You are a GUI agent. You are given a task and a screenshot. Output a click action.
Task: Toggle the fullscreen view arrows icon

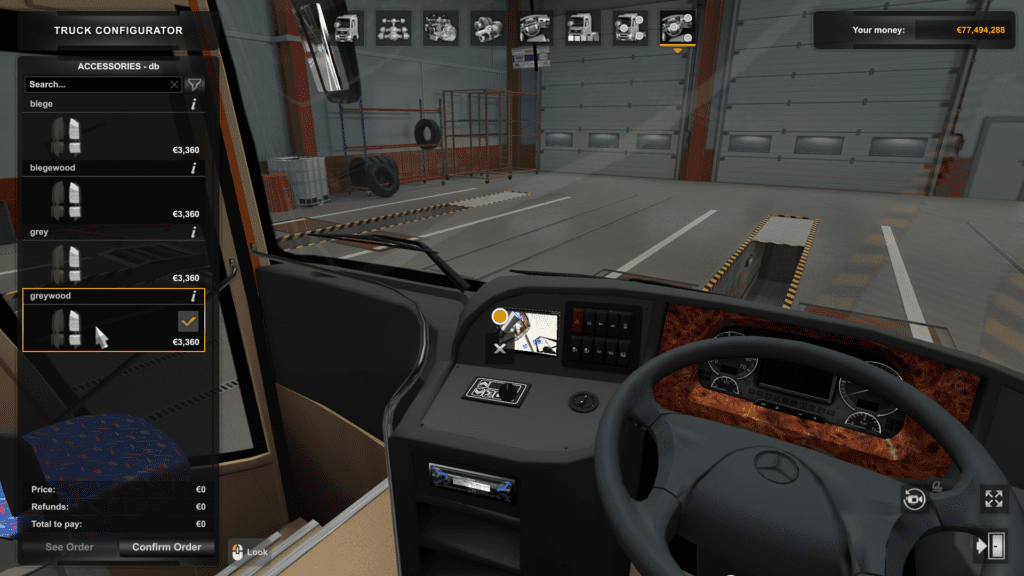click(992, 498)
